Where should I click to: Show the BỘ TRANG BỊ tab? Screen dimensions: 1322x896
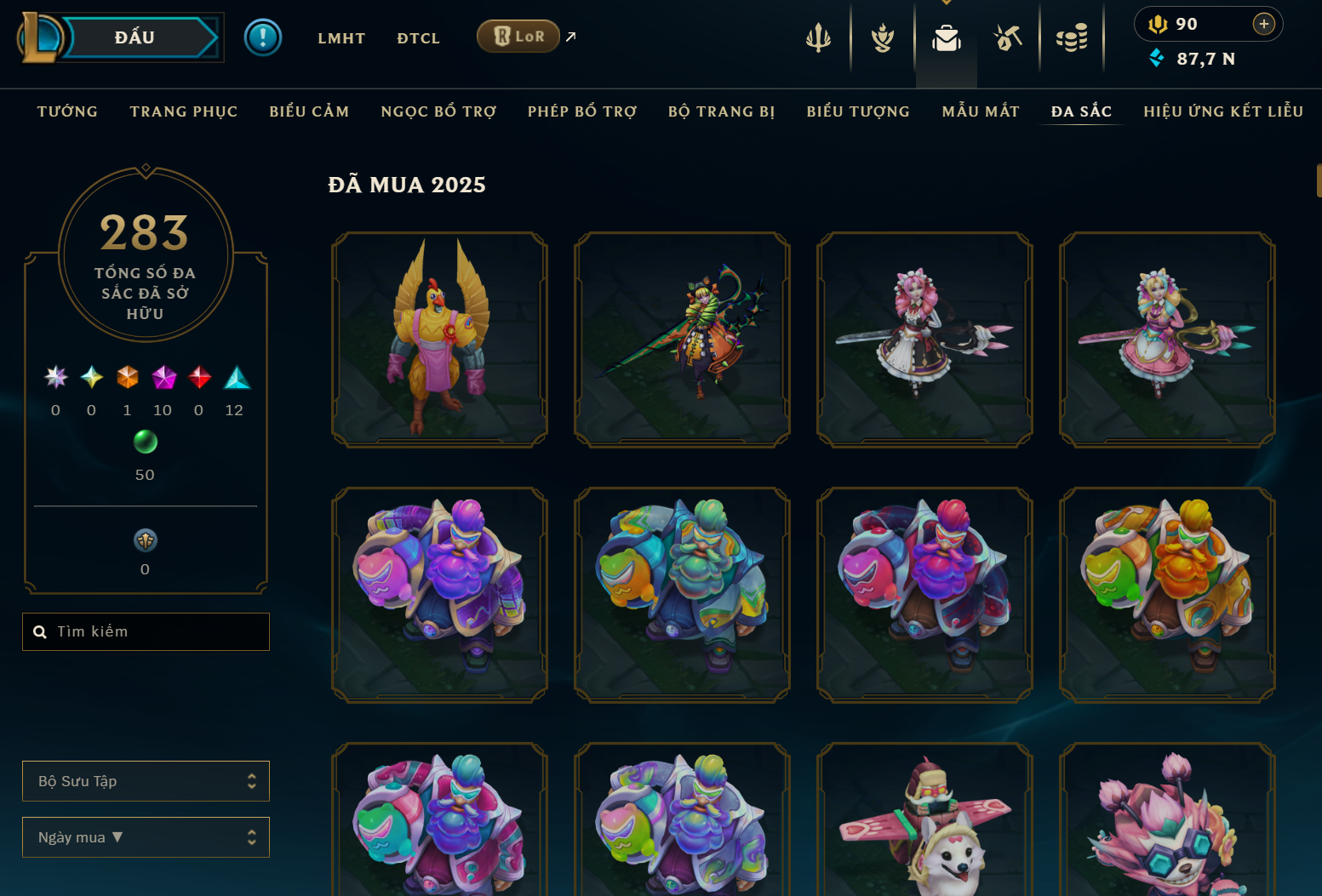(x=721, y=111)
